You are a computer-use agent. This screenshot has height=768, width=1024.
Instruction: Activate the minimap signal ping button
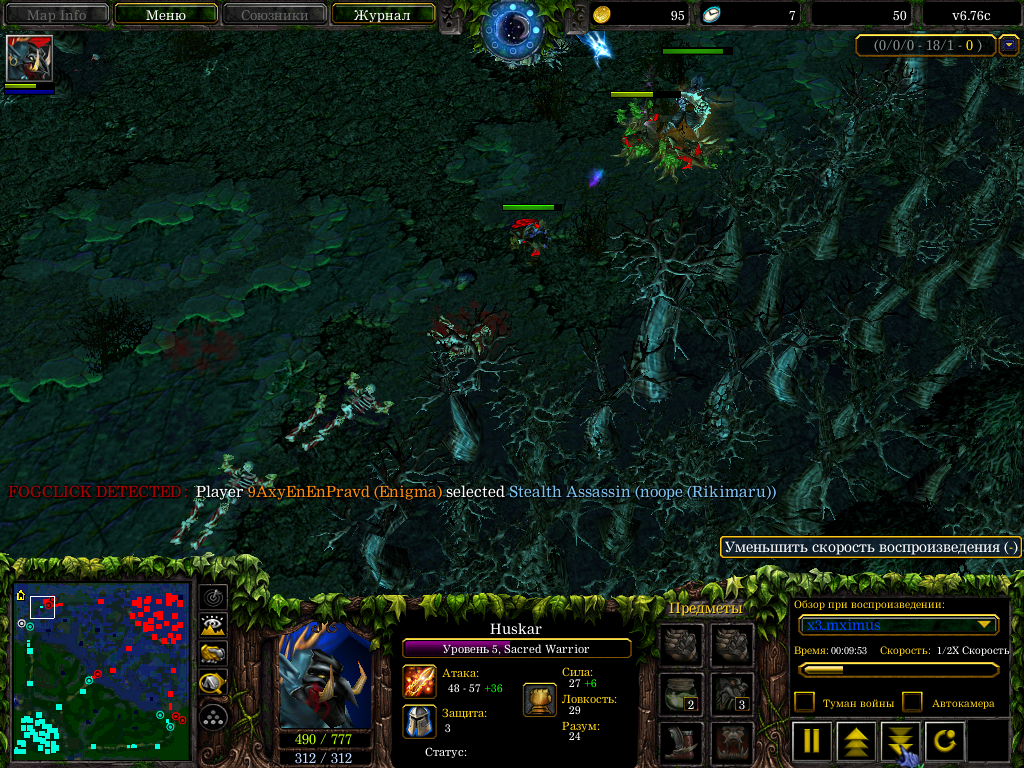coord(212,597)
